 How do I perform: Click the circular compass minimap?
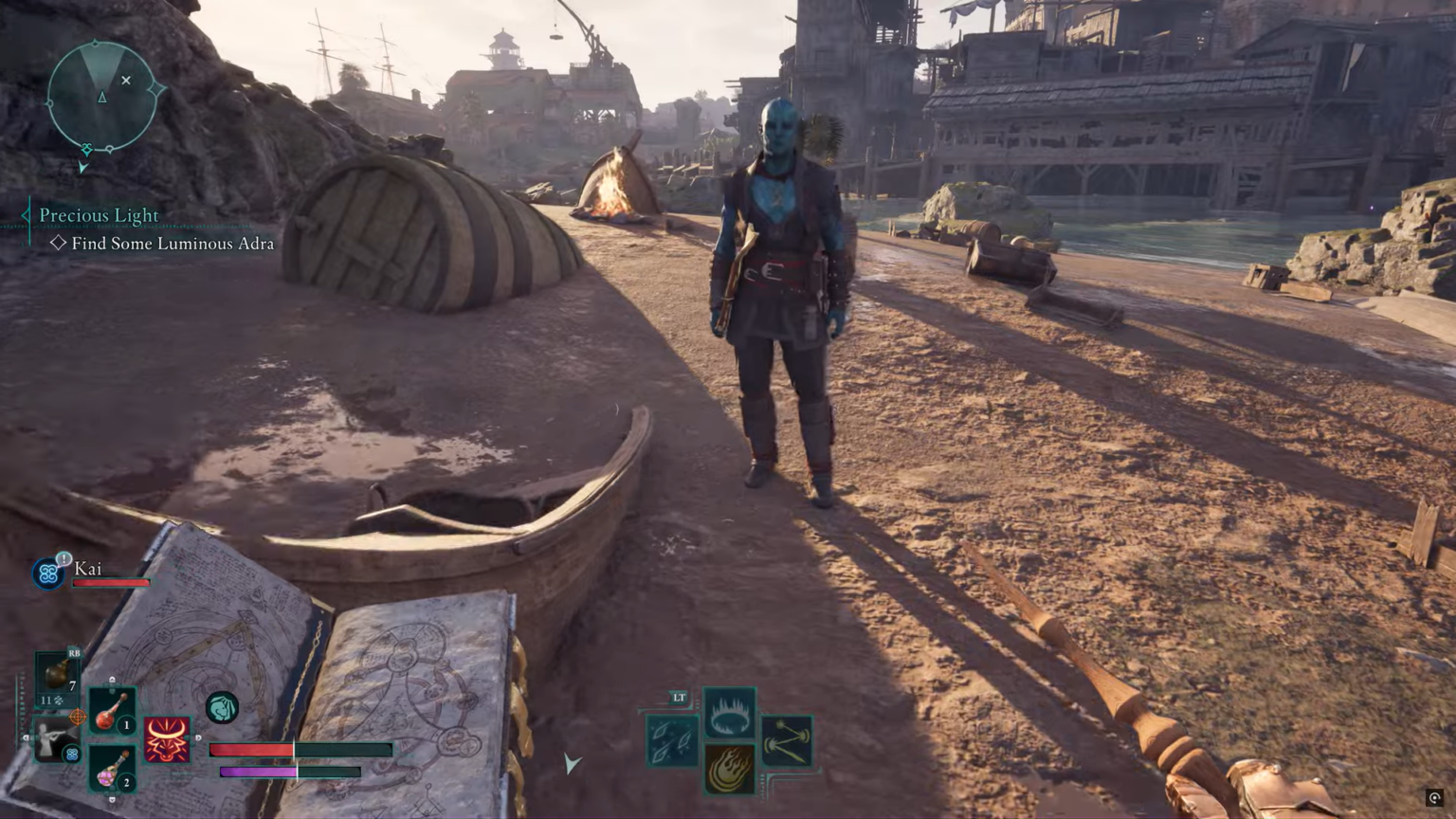coord(102,97)
